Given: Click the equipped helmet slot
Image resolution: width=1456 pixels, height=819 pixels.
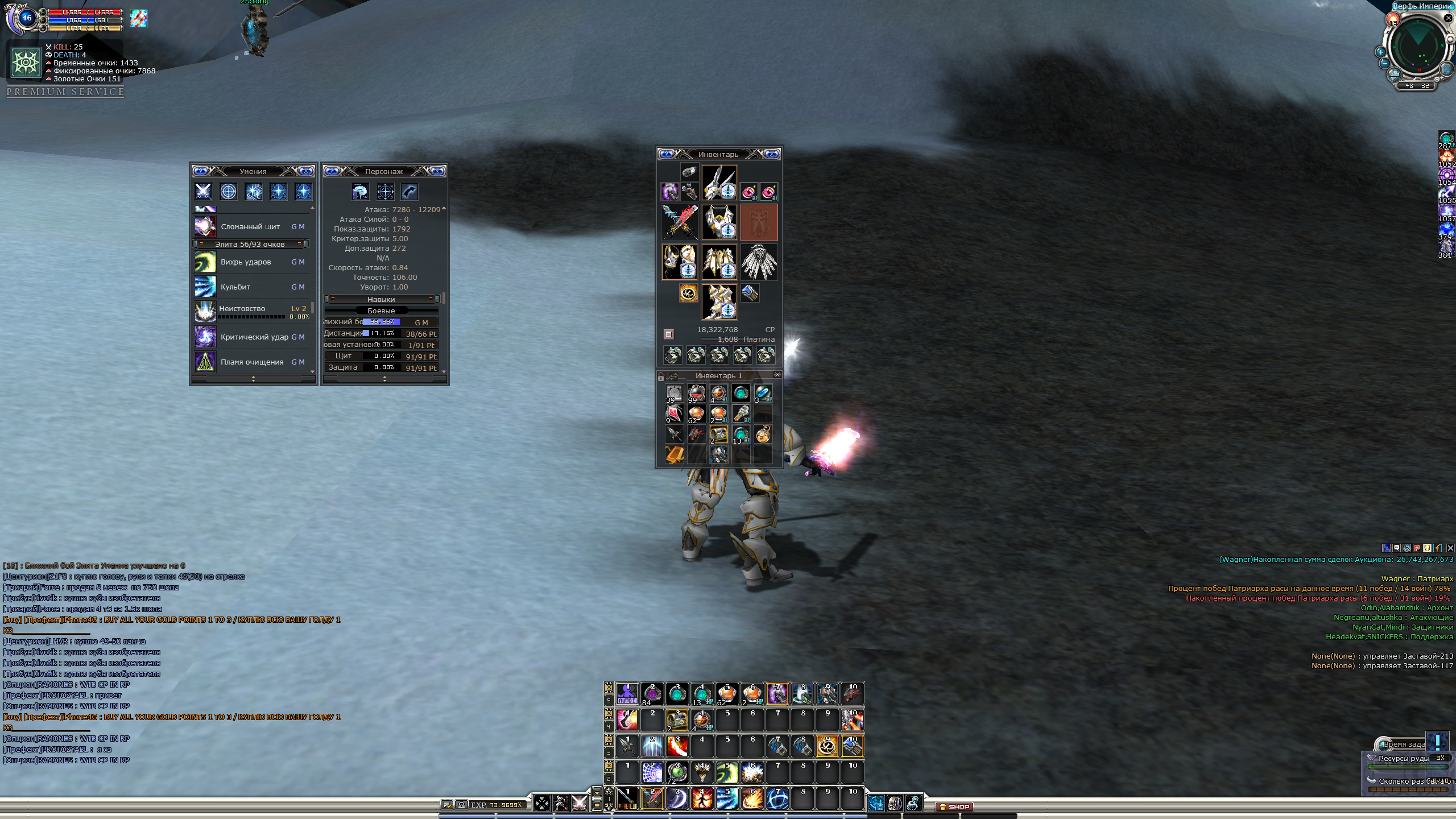Looking at the screenshot, I should click(x=719, y=183).
